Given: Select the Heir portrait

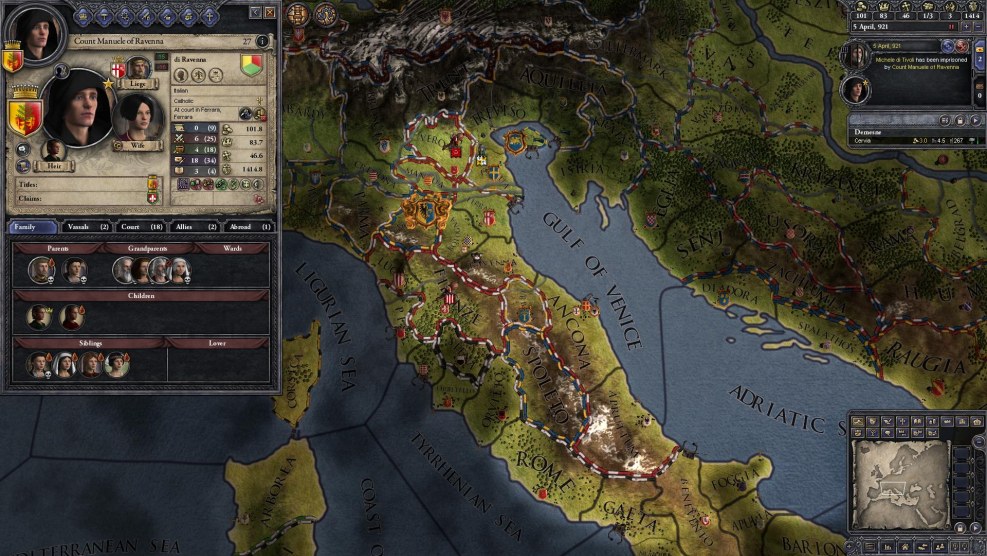Looking at the screenshot, I should tap(56, 153).
